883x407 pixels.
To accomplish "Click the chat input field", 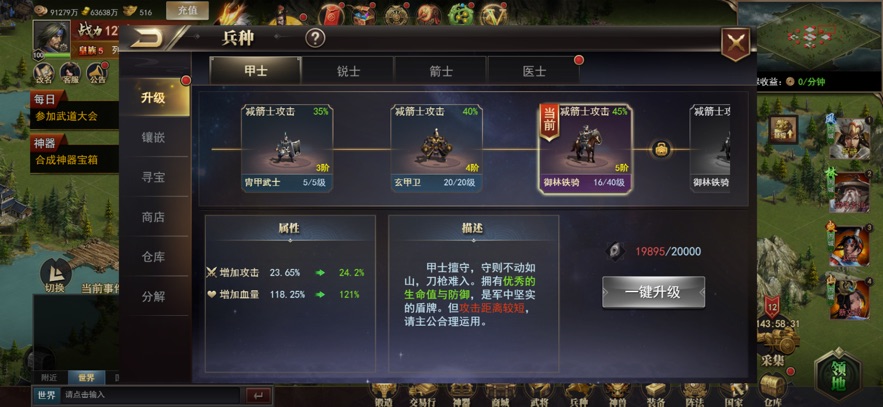I will (x=150, y=395).
